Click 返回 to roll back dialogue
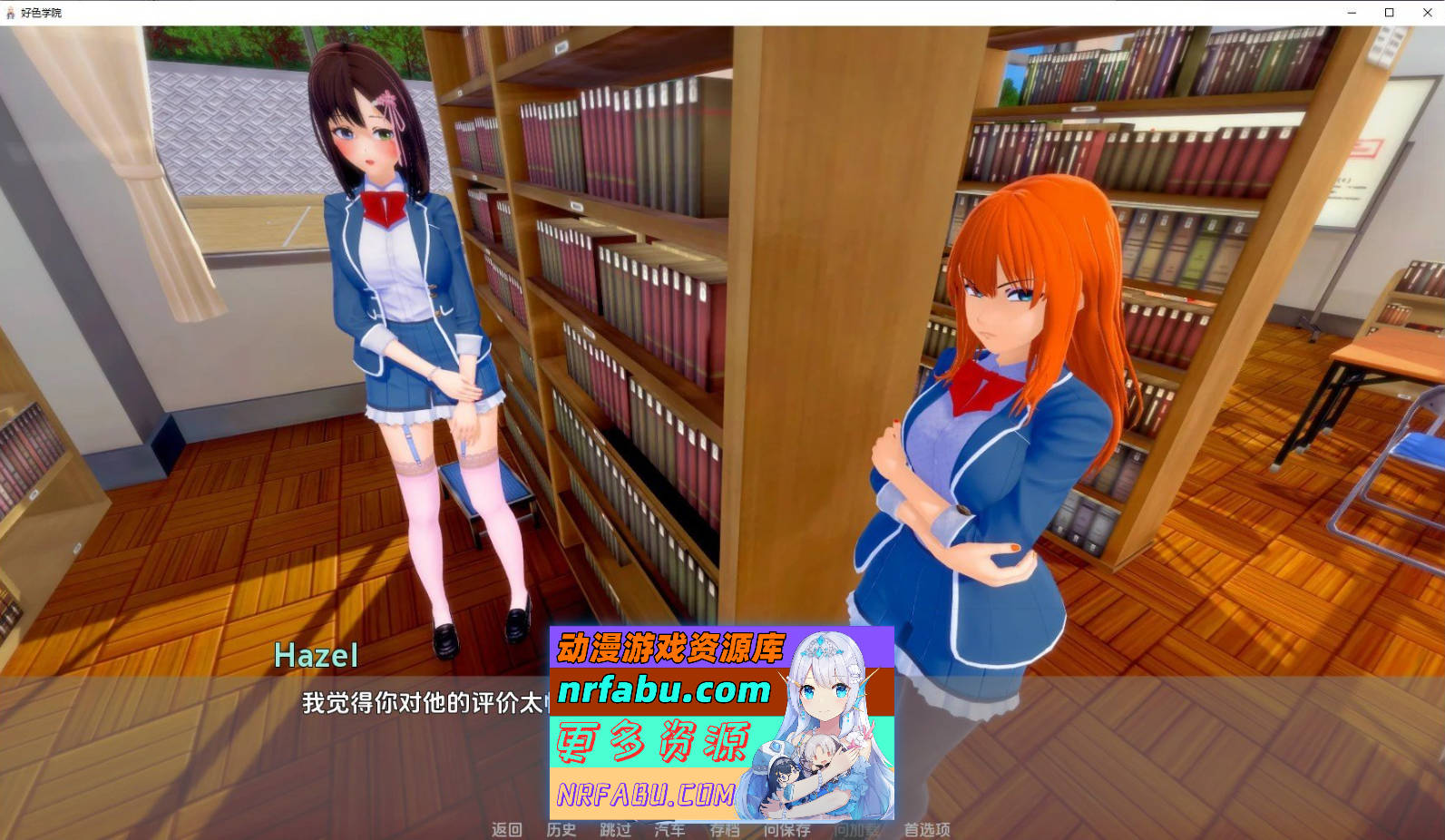The width and height of the screenshot is (1445, 840). pyautogui.click(x=508, y=830)
